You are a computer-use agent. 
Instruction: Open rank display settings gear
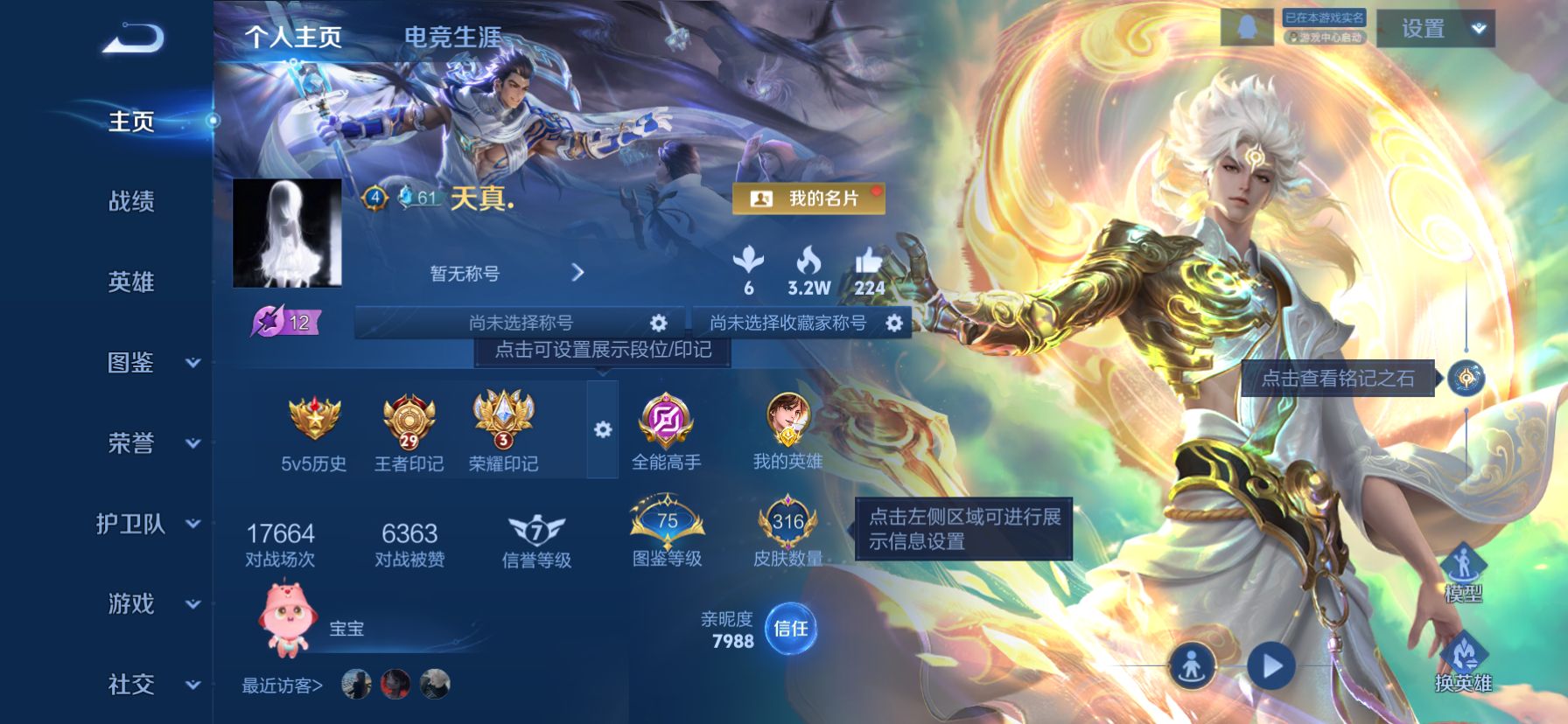click(x=601, y=429)
